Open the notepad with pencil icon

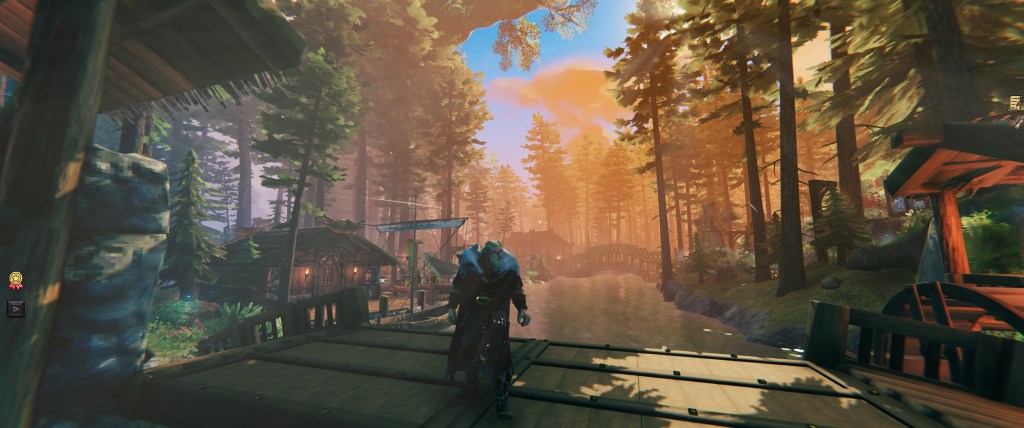pos(1016,101)
